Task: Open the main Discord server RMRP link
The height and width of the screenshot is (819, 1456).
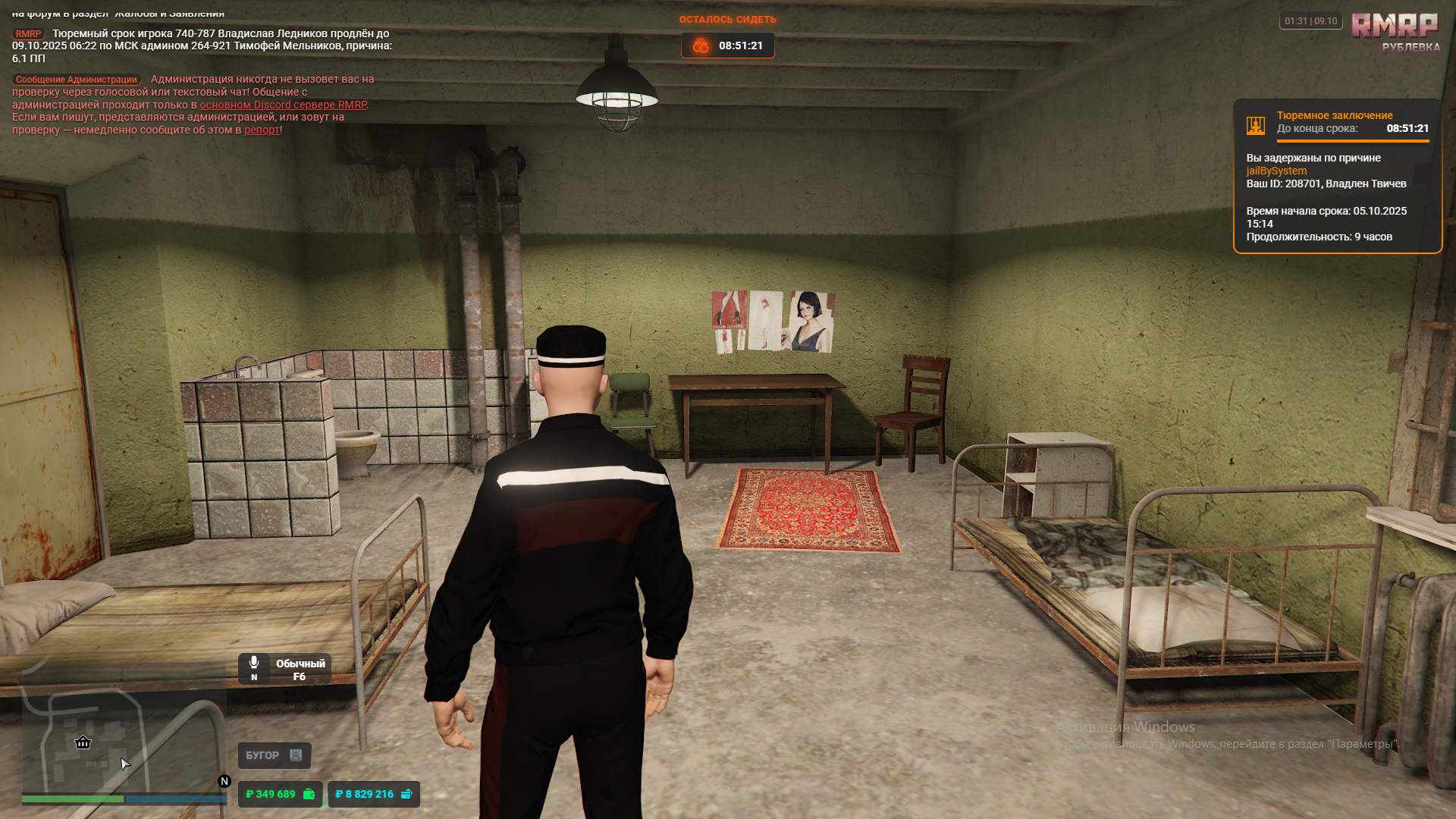Action: (283, 105)
